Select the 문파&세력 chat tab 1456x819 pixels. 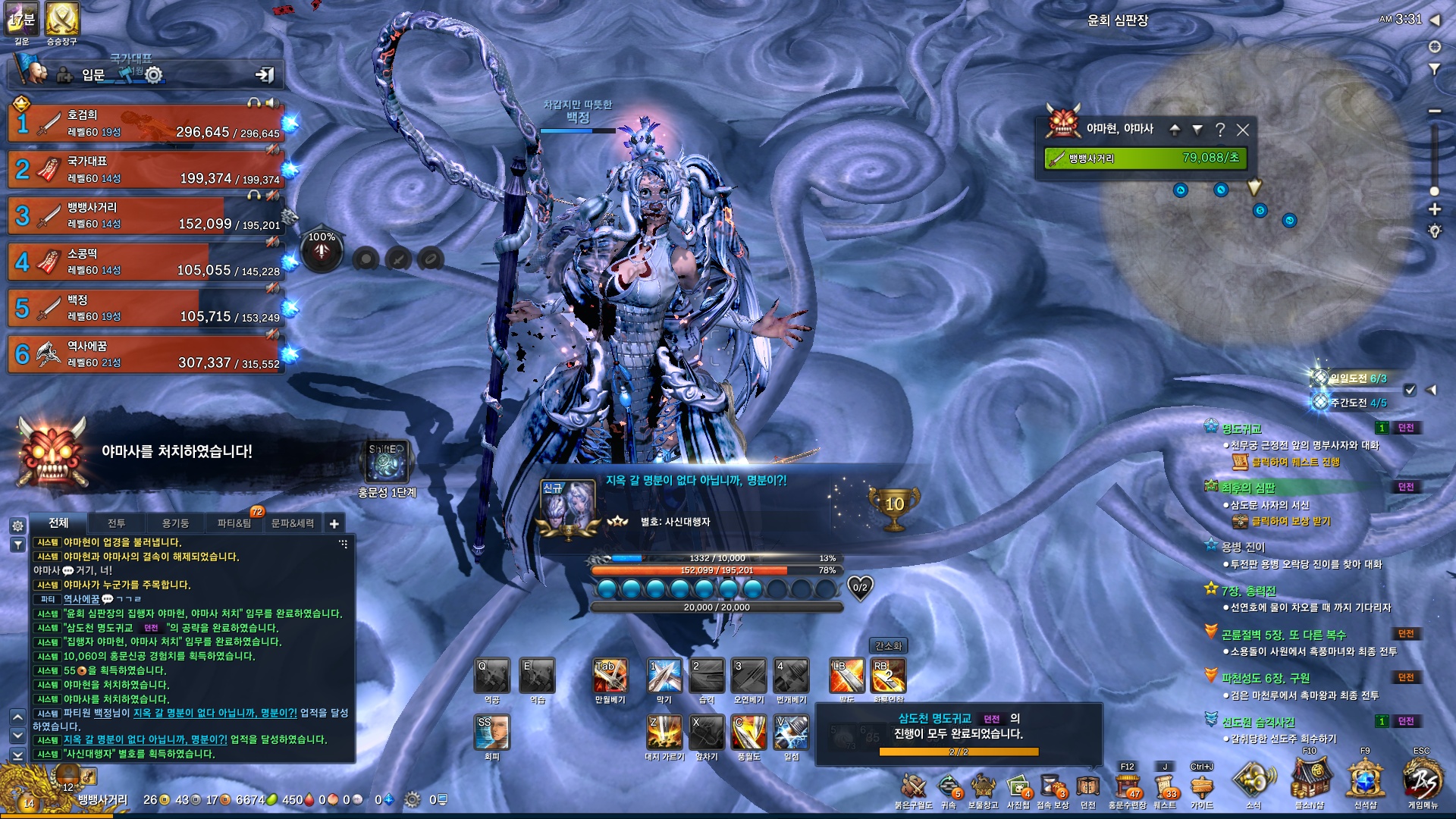point(292,523)
